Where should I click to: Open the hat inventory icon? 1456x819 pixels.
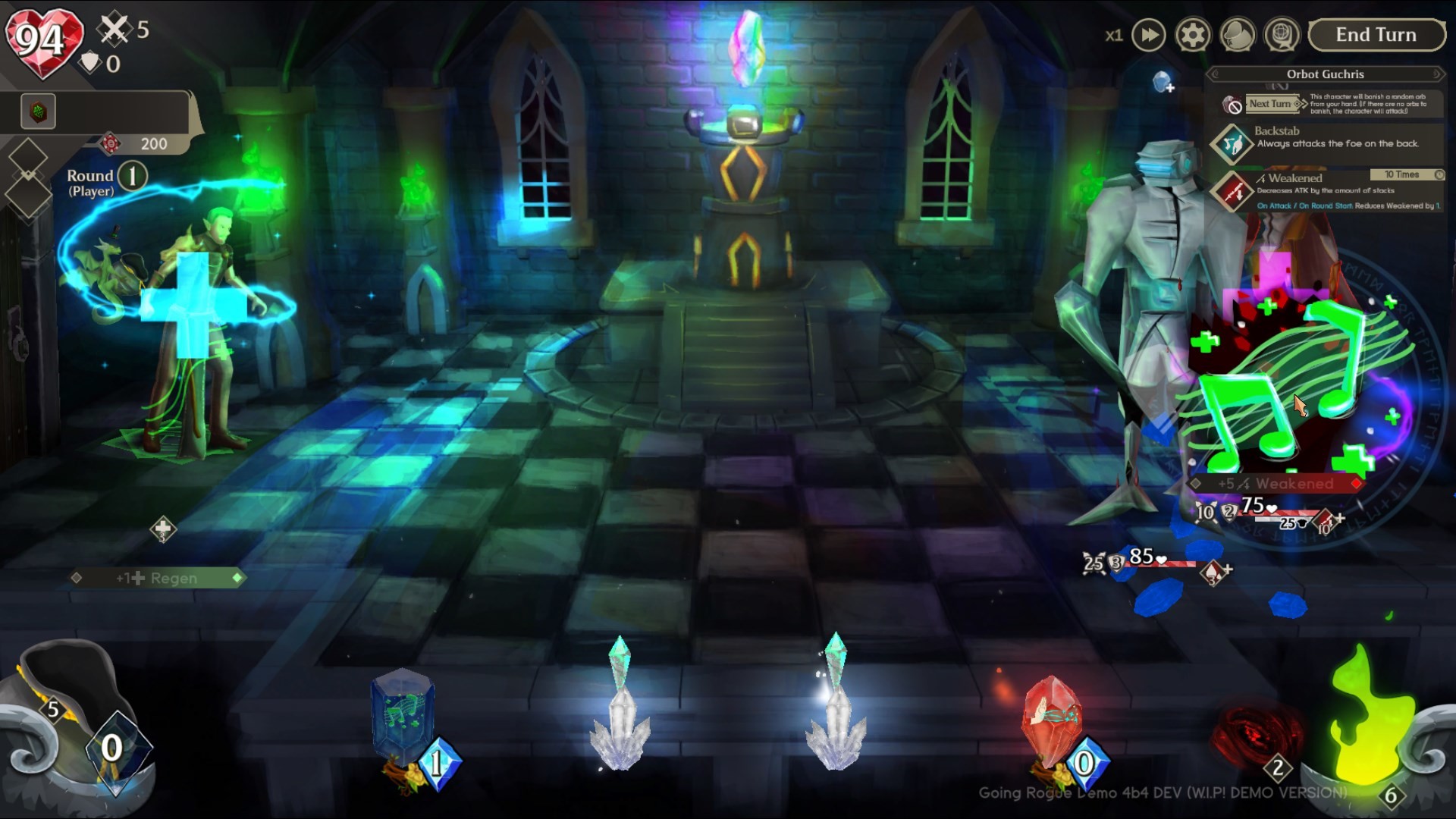pos(1238,34)
